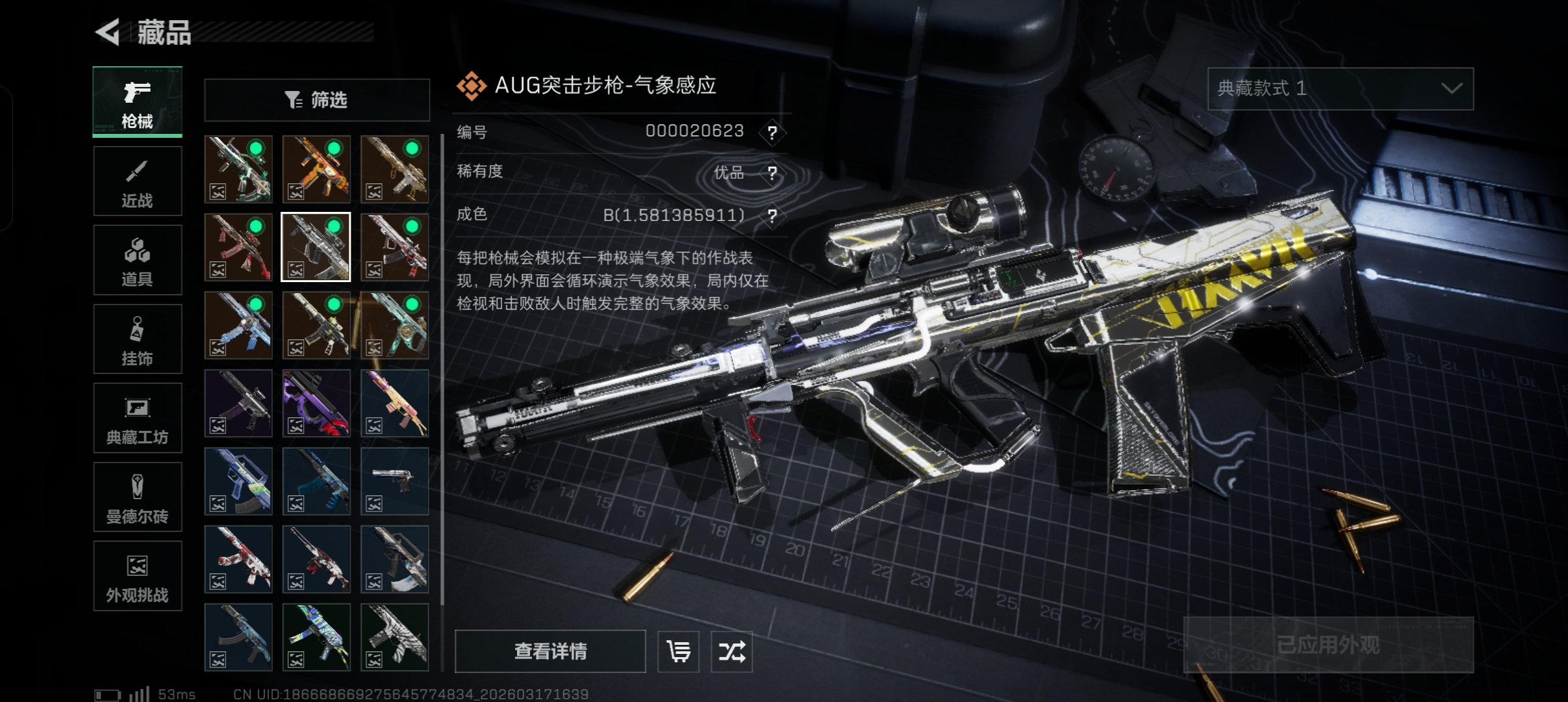Open the 外观挑战 tab
Image resolution: width=1568 pixels, height=702 pixels.
coord(137,576)
